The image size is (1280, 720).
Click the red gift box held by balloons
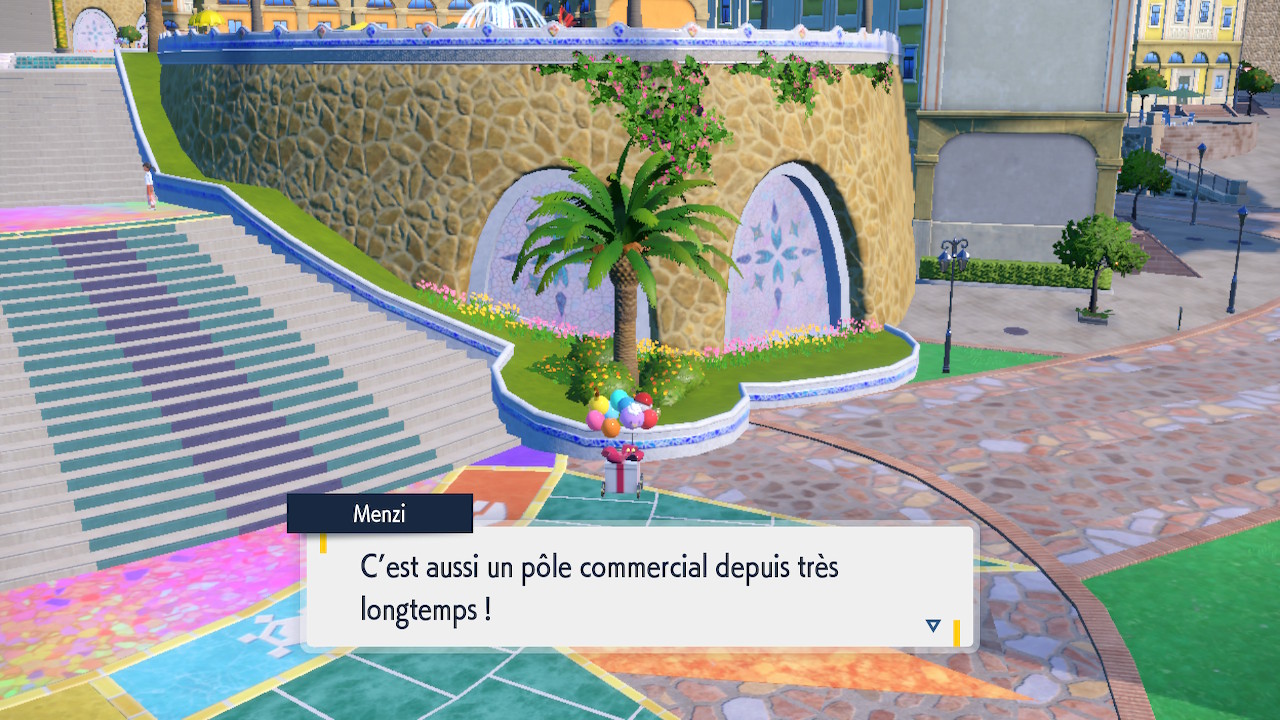pos(622,472)
